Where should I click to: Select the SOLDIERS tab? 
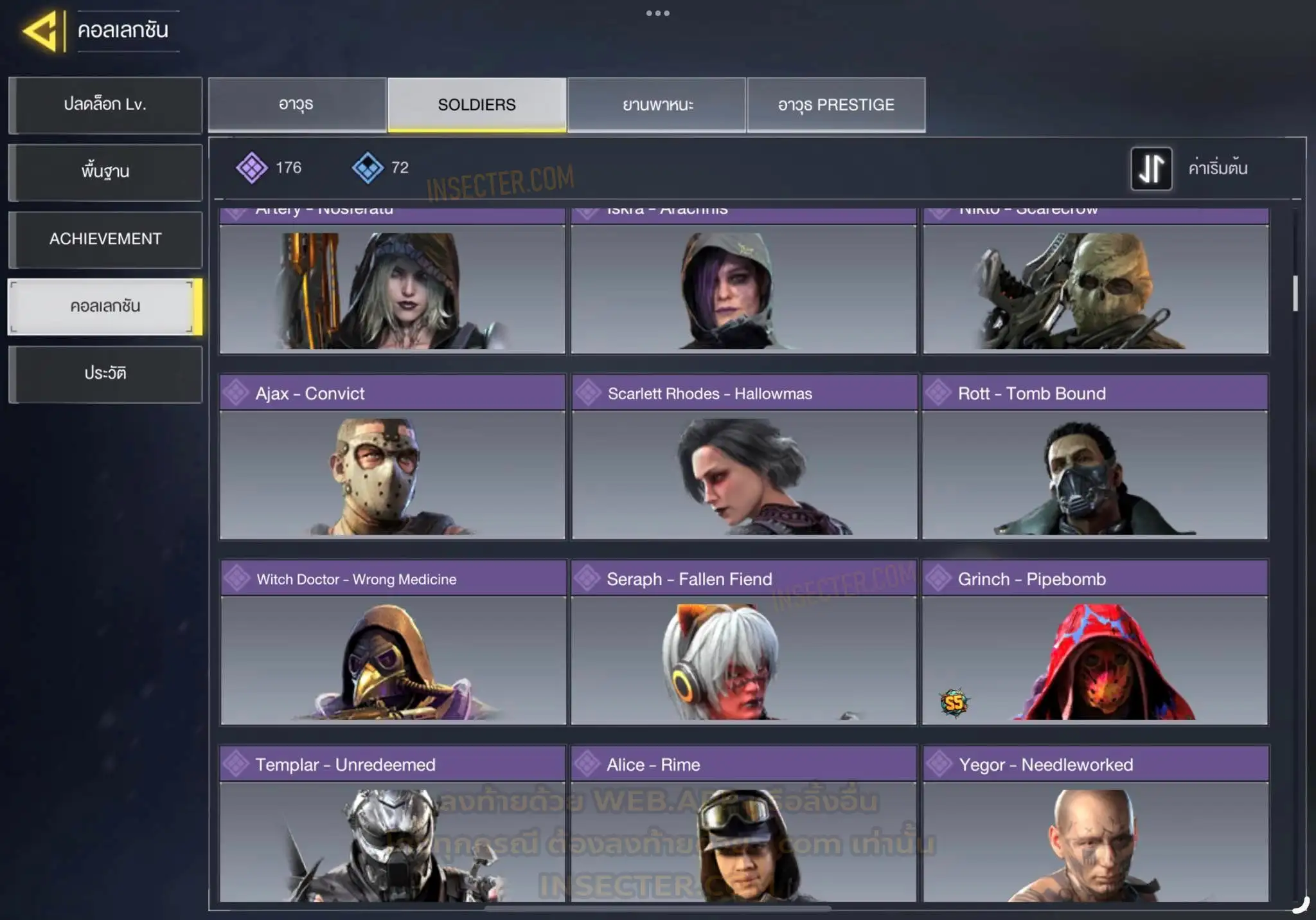coord(477,105)
